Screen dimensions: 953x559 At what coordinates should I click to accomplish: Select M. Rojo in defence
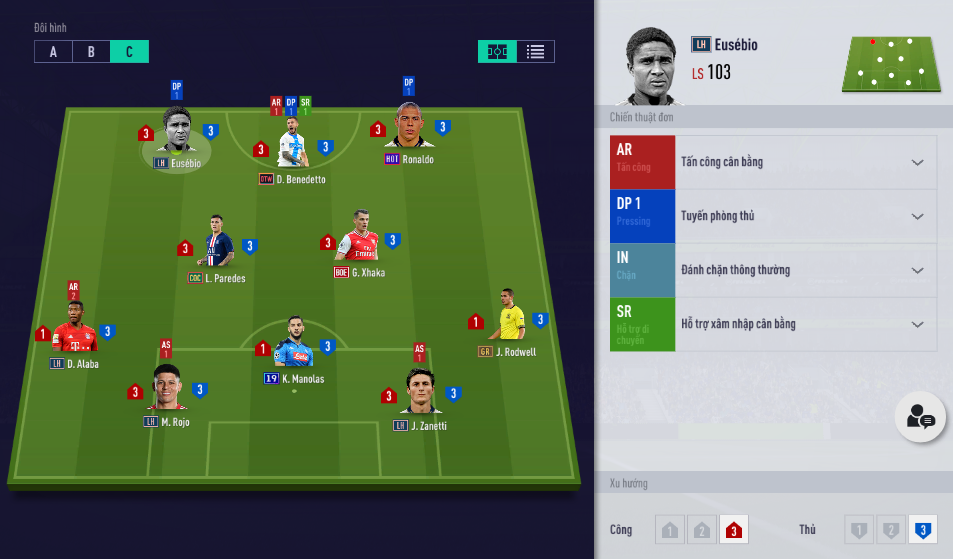click(x=166, y=388)
